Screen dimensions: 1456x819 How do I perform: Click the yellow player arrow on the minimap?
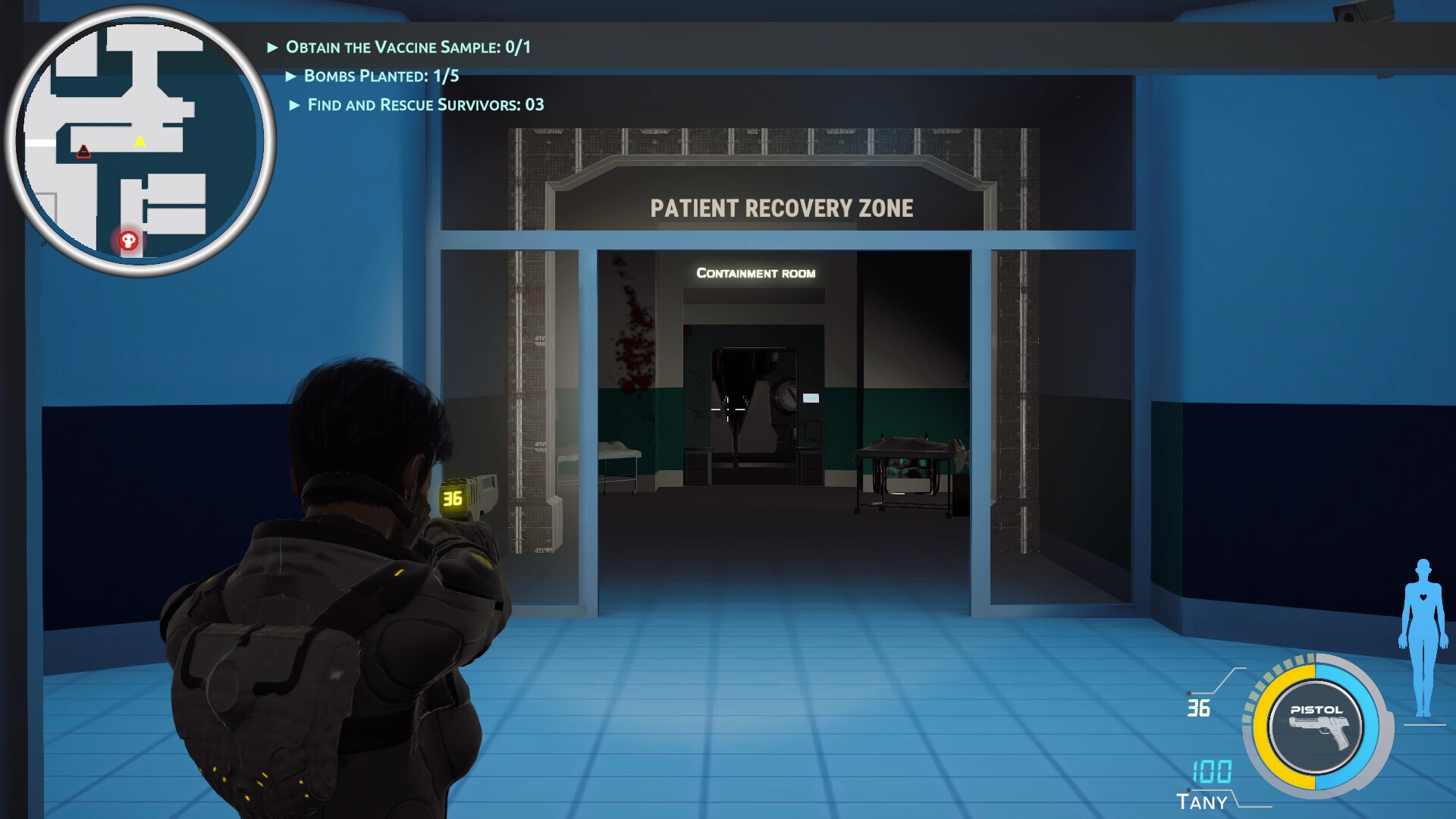tap(140, 140)
